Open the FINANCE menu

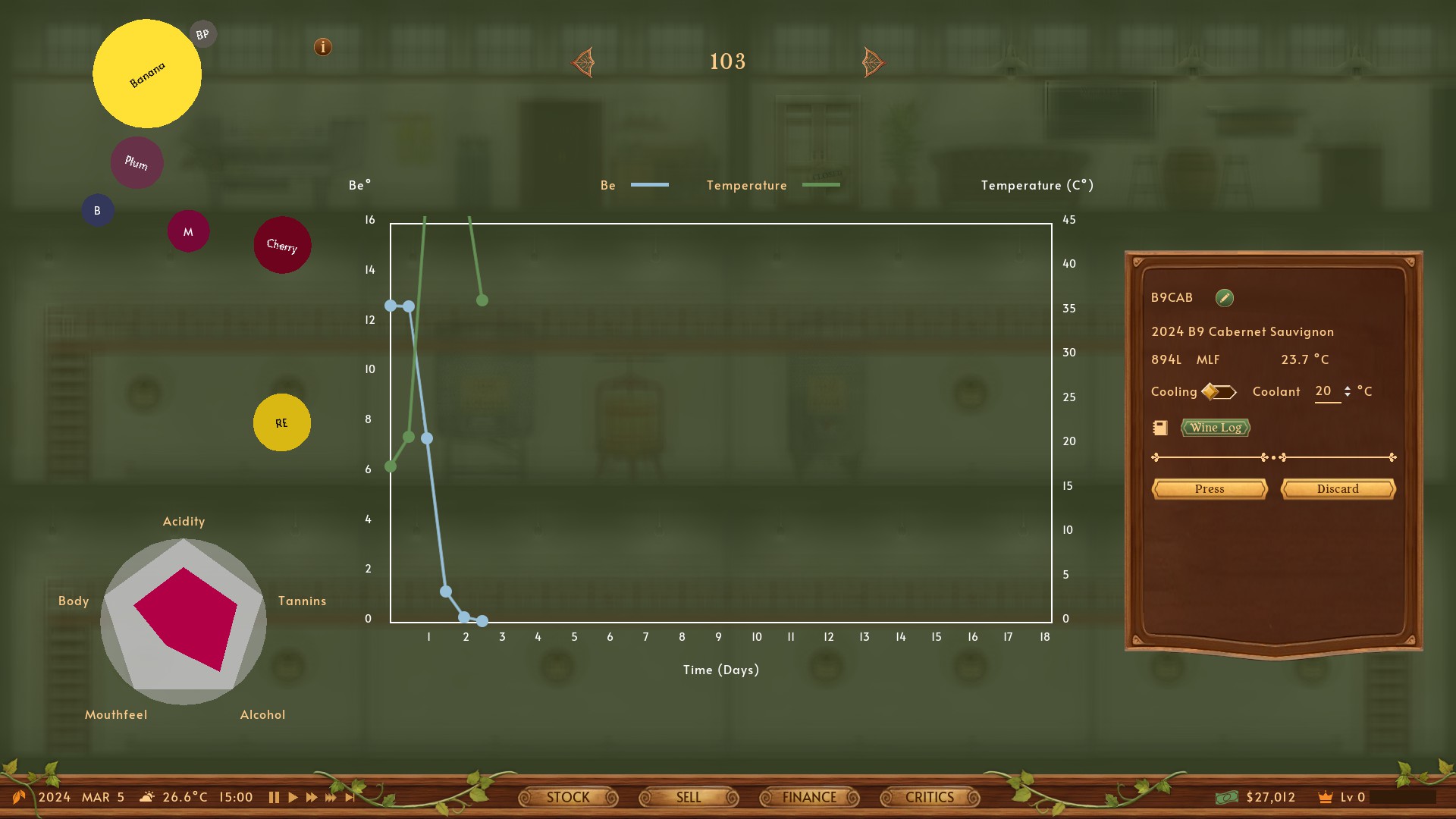(809, 798)
